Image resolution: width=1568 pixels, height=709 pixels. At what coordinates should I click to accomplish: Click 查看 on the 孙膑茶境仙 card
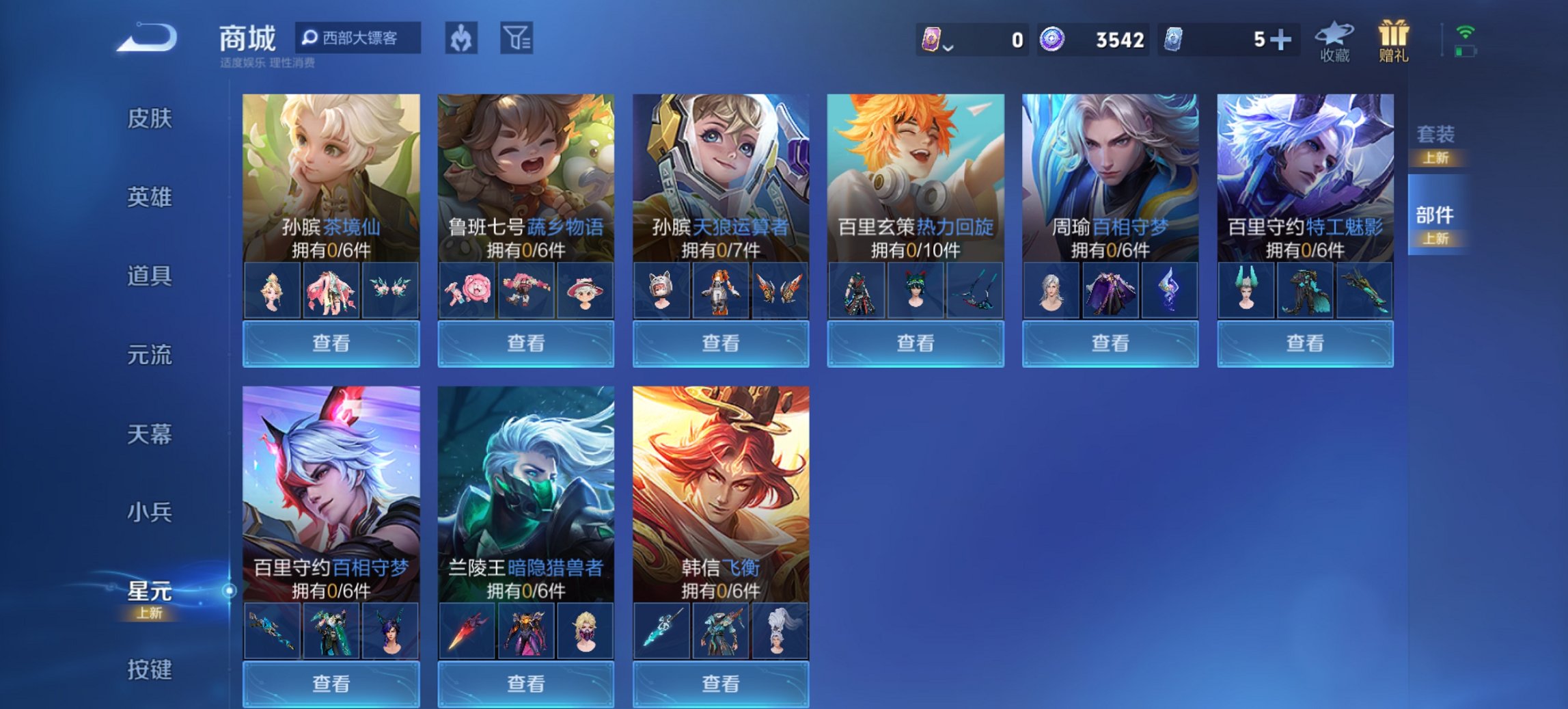pyautogui.click(x=331, y=343)
